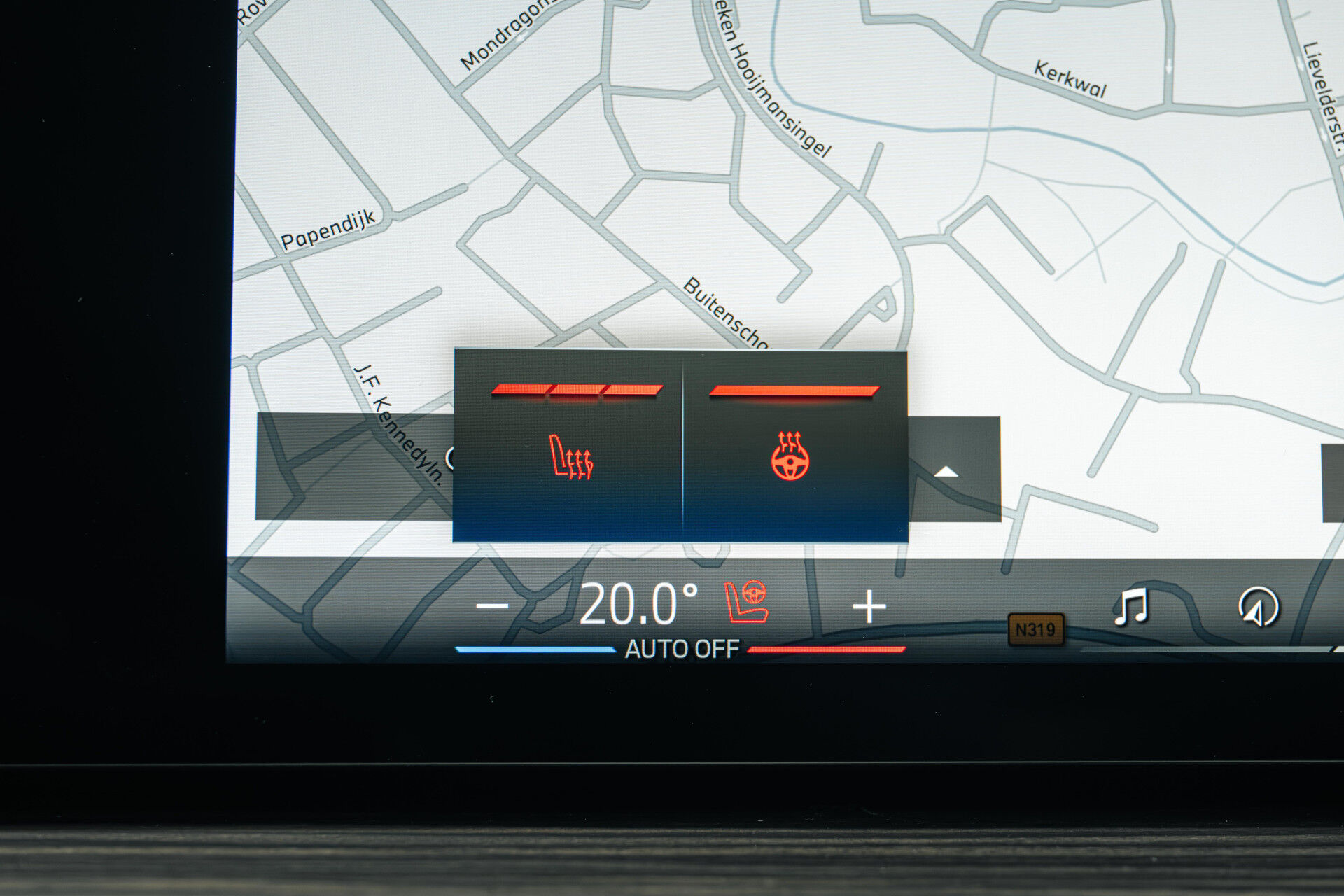Open the music note media menu
The image size is (1344, 896).
pos(1130,606)
